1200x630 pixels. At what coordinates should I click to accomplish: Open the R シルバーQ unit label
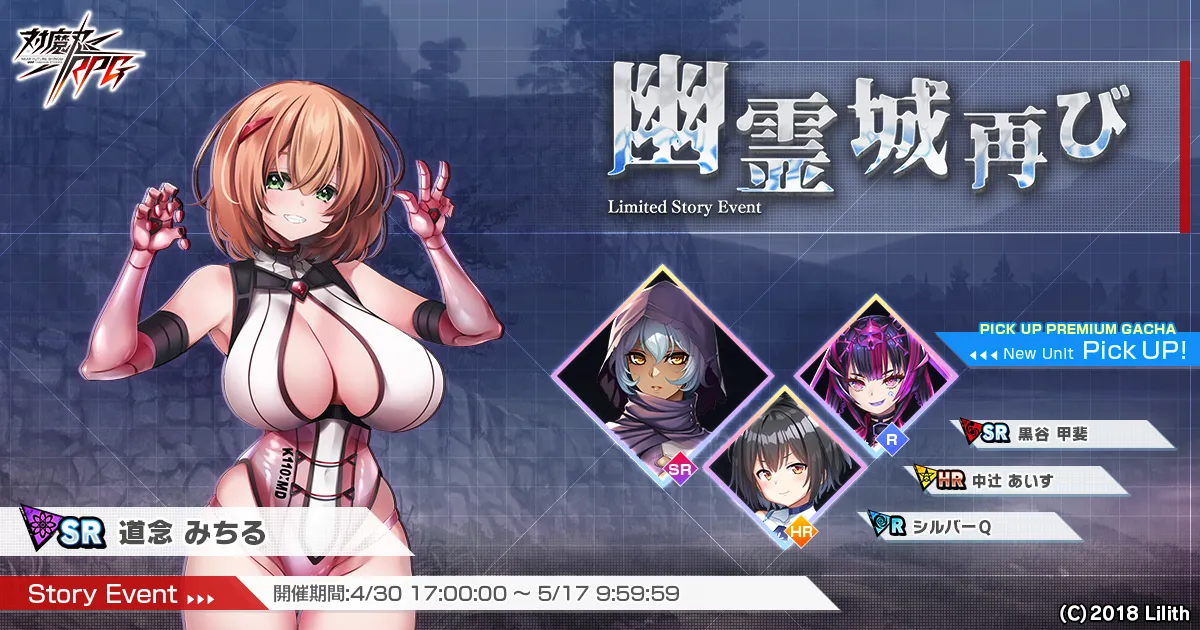tap(968, 527)
